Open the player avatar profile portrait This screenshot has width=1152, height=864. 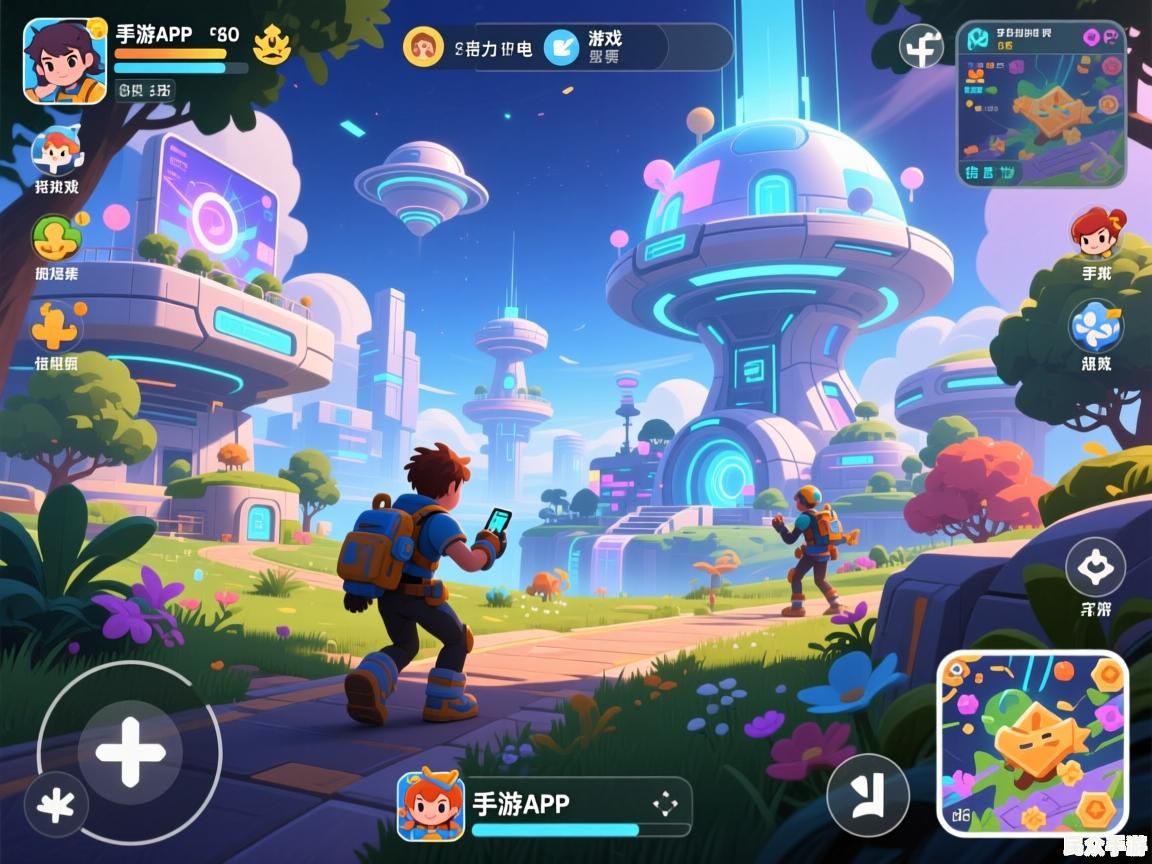(65, 60)
